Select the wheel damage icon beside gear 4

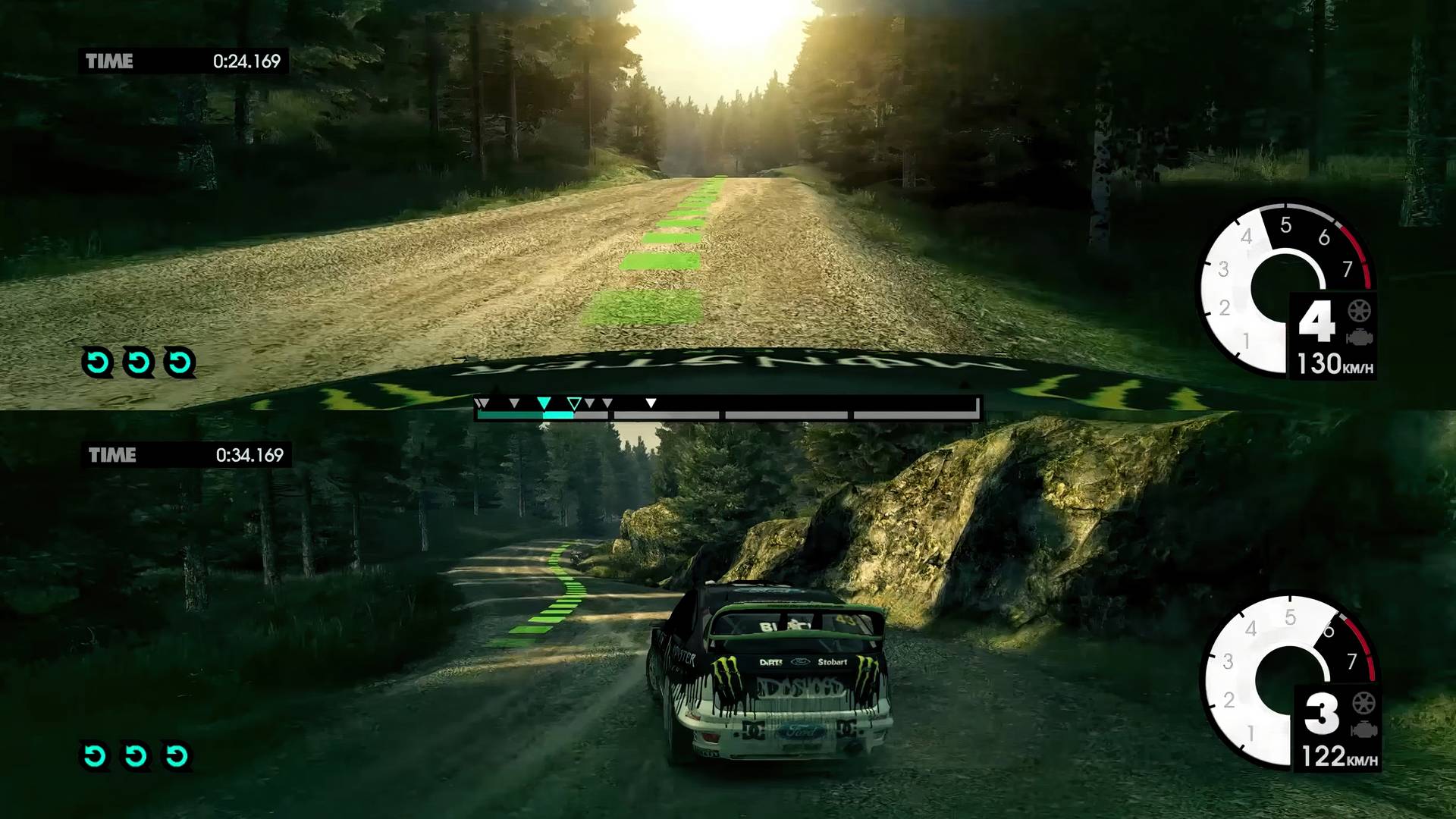[x=1357, y=311]
